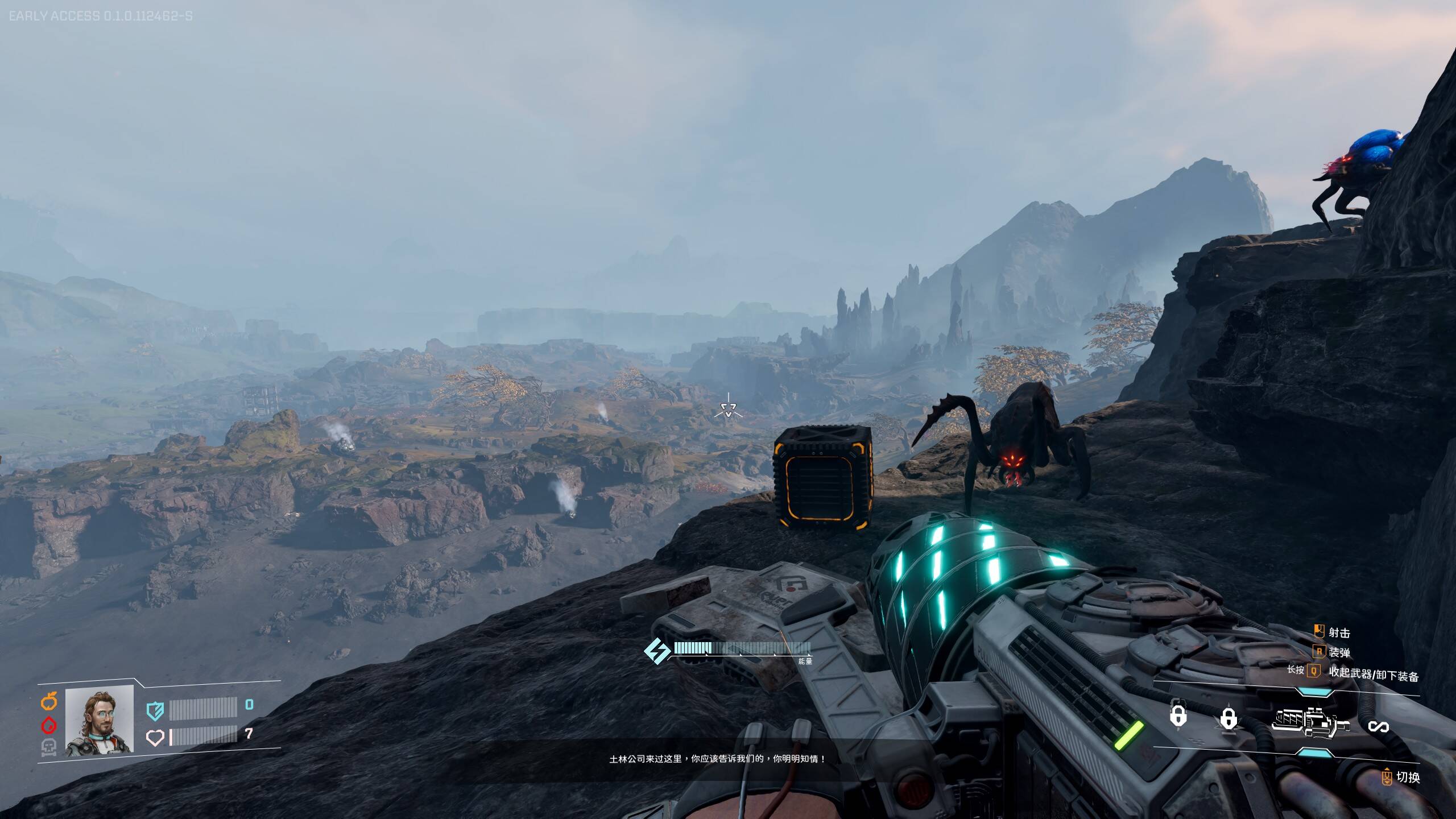Click the infinity ammo symbol

click(x=1378, y=726)
